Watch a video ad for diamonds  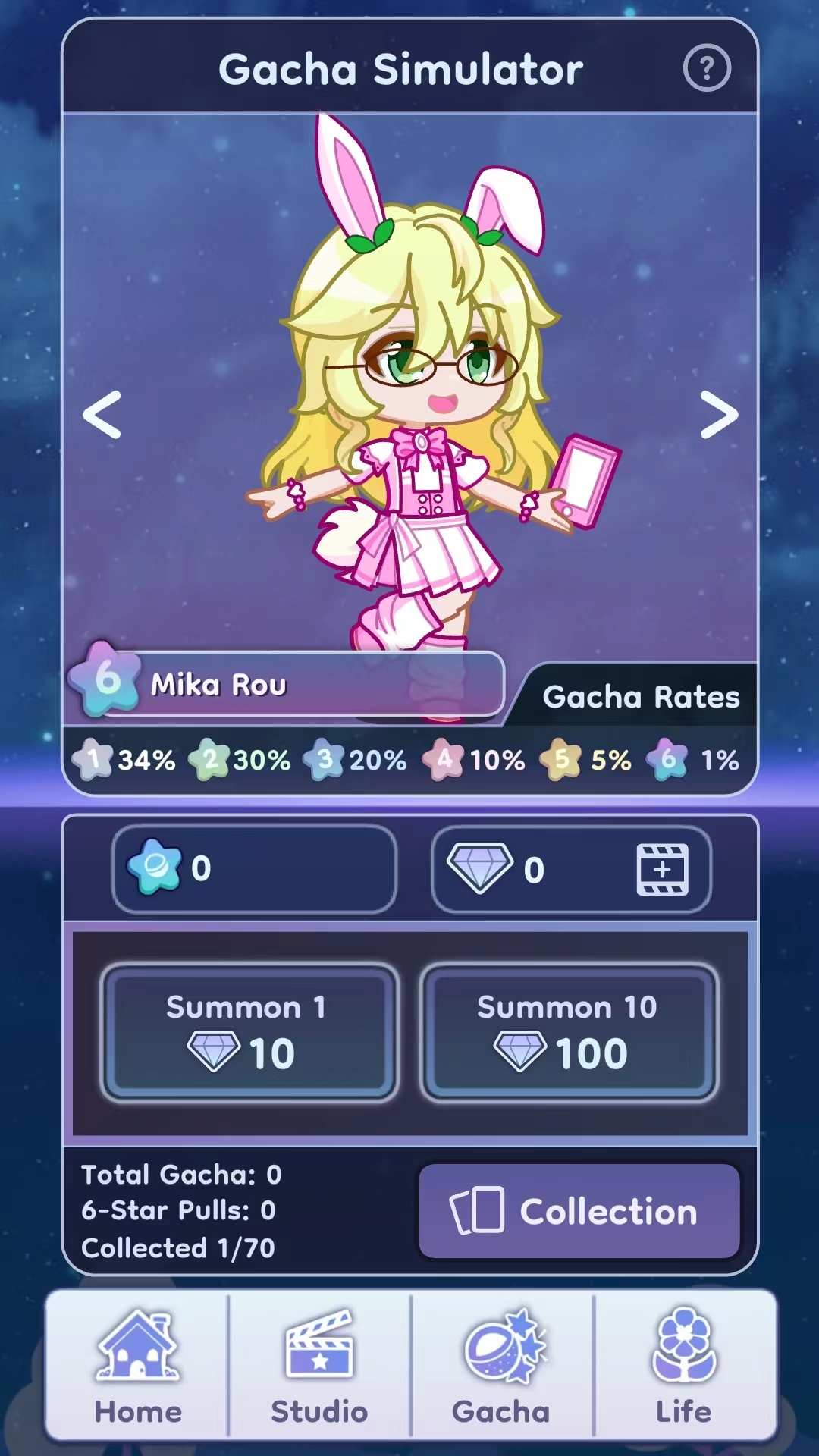(662, 869)
